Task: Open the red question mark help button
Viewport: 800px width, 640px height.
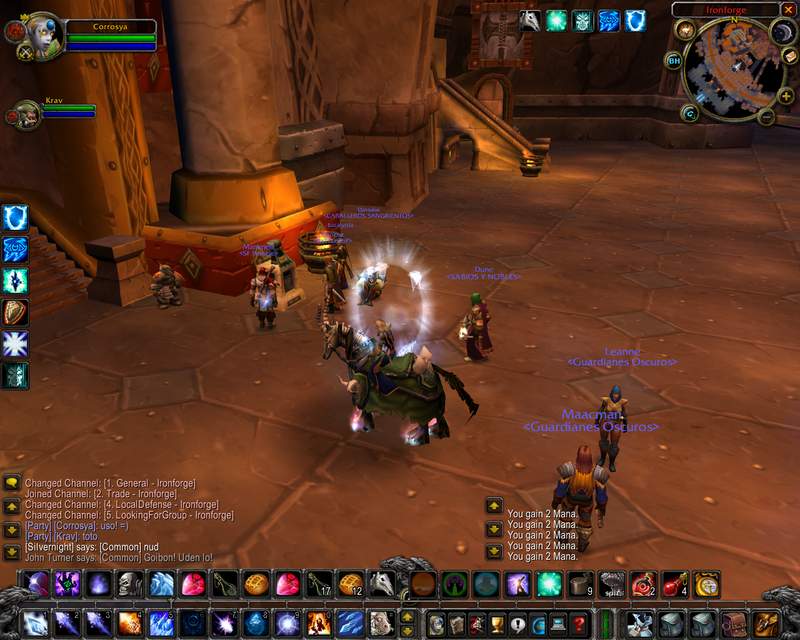Action: pyautogui.click(x=579, y=624)
